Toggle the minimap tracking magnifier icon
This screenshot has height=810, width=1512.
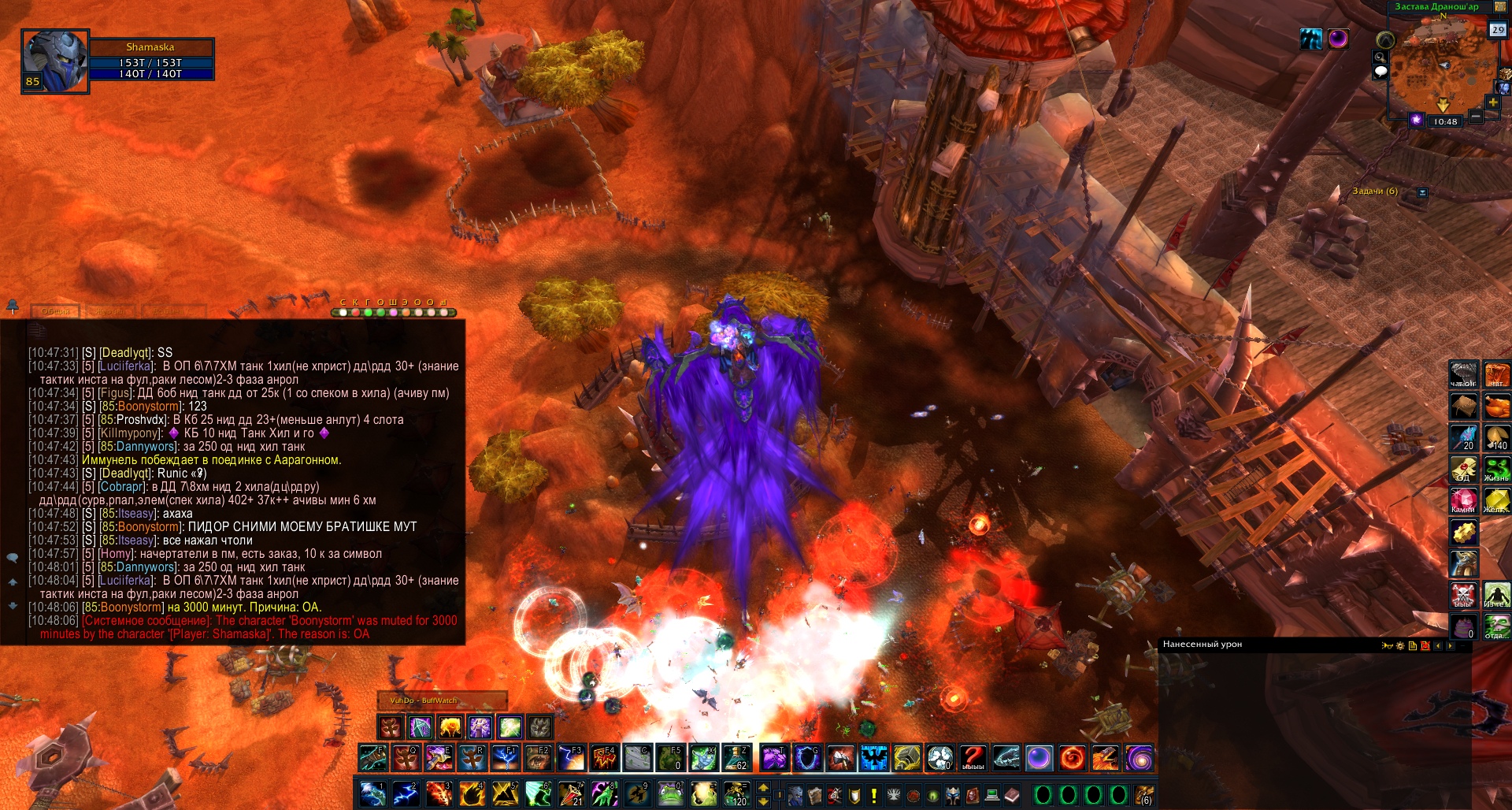(x=1380, y=58)
